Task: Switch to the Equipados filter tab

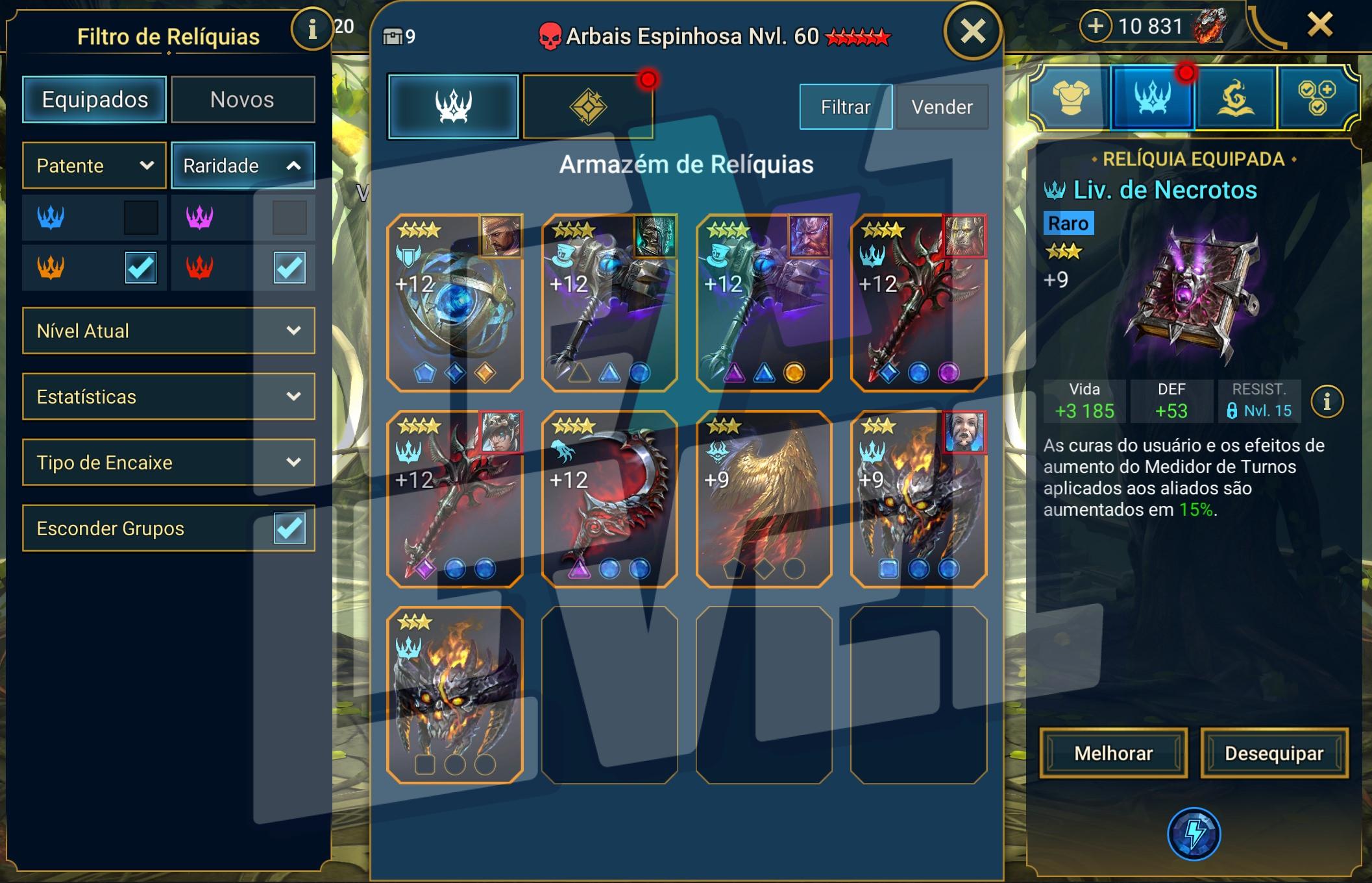Action: pos(95,100)
